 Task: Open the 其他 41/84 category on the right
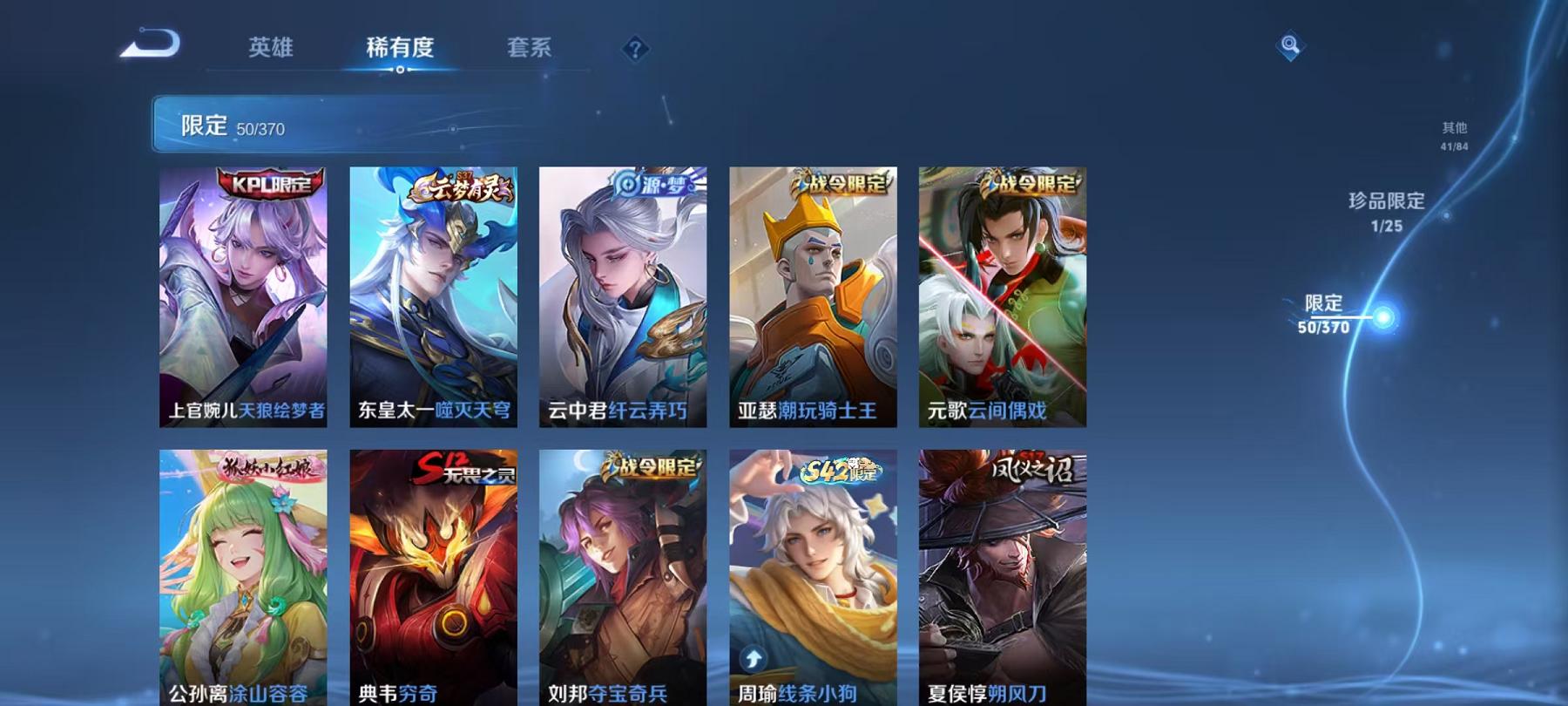pyautogui.click(x=1454, y=136)
